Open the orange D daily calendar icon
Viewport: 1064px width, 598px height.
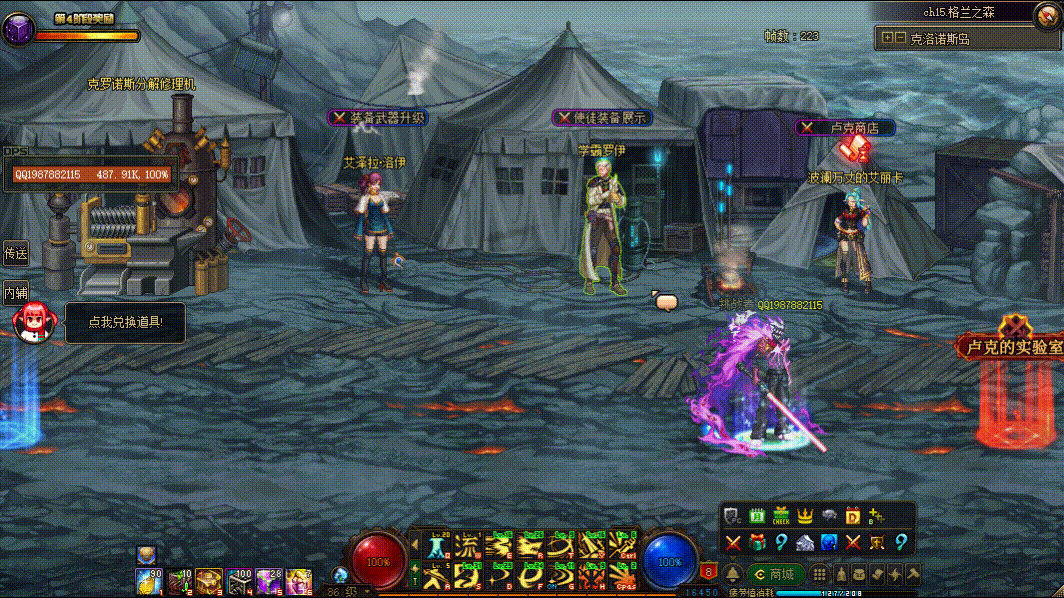pos(853,516)
